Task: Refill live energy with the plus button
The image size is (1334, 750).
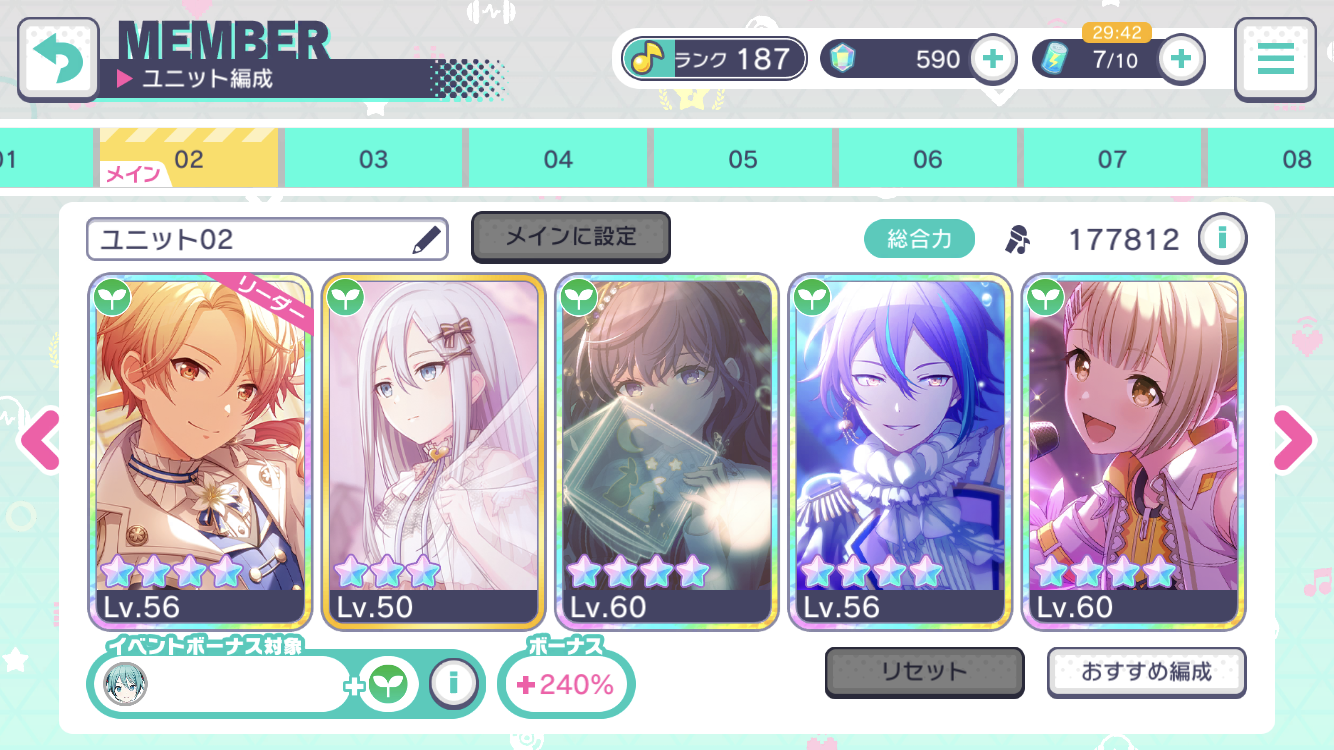Action: pyautogui.click(x=1181, y=59)
